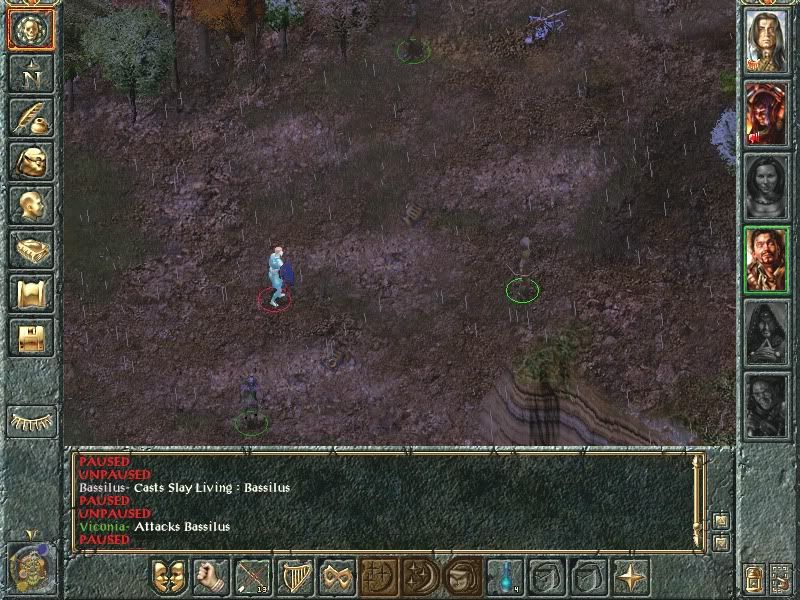
Task: Select the arrows weapon slot showing 13
Action: [253, 577]
